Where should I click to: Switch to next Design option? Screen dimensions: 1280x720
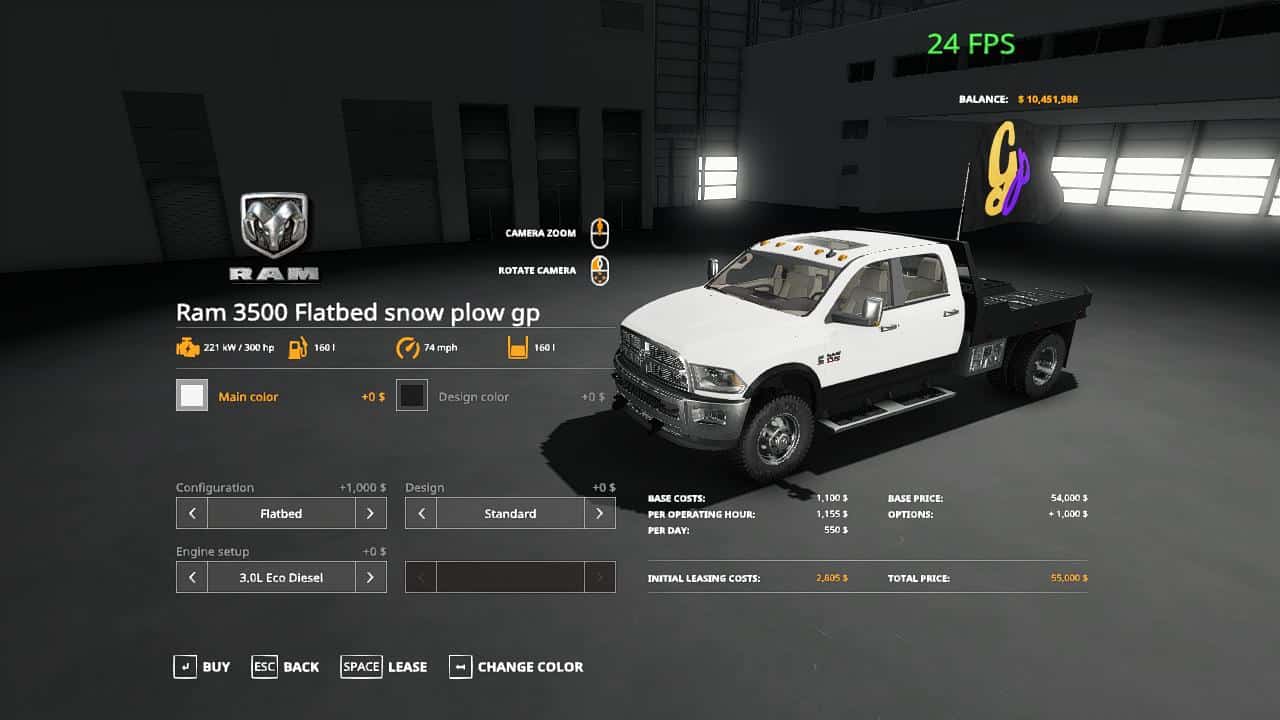click(599, 513)
